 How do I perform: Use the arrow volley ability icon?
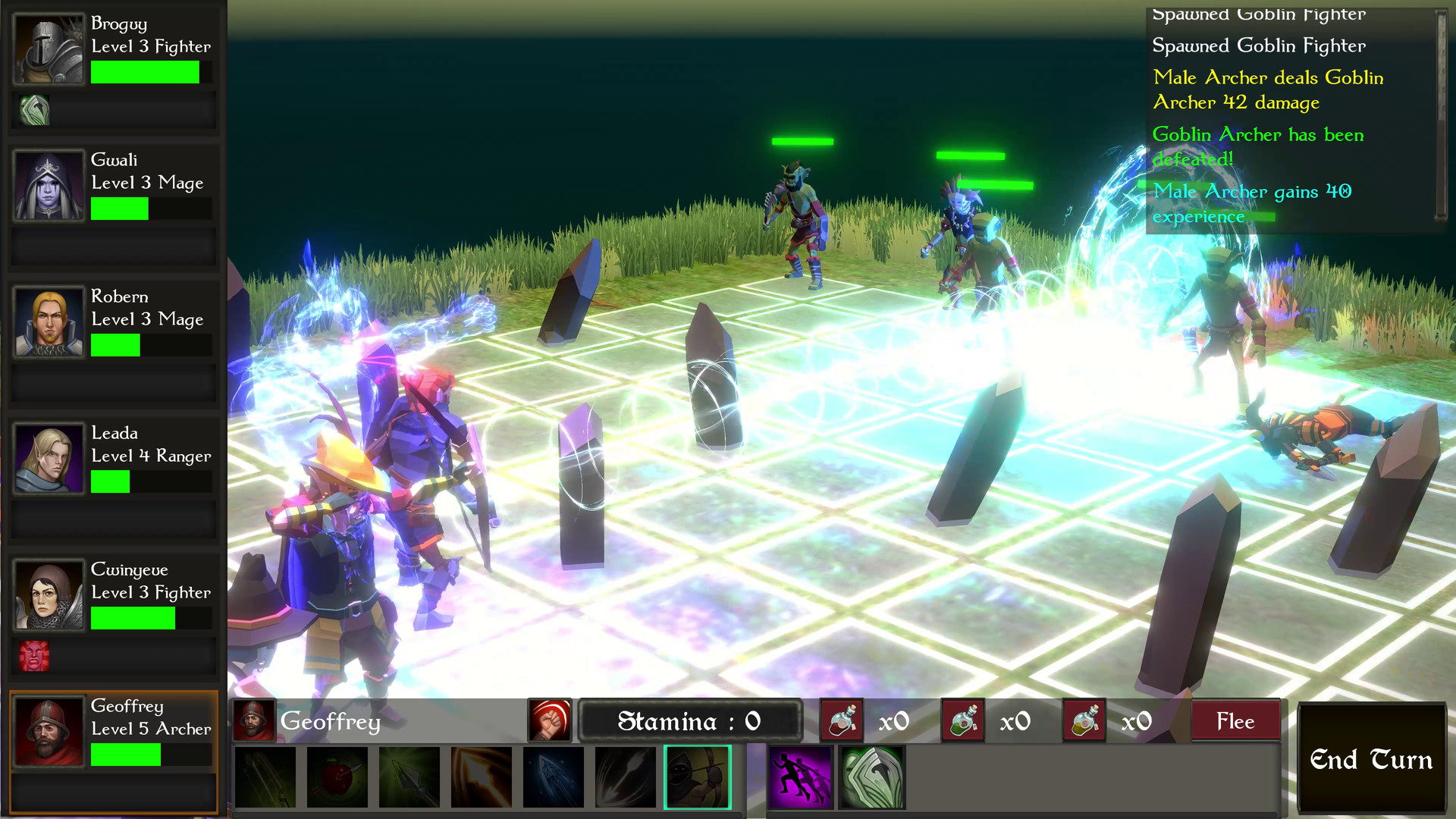625,777
